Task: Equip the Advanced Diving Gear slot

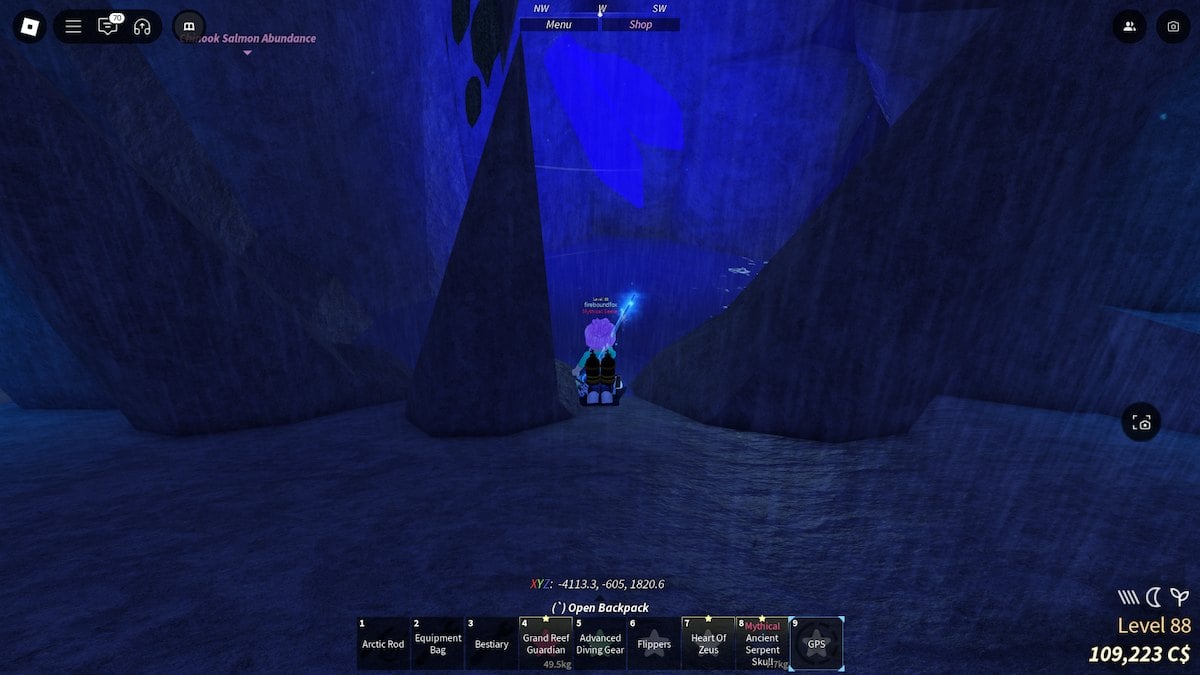Action: pyautogui.click(x=600, y=644)
